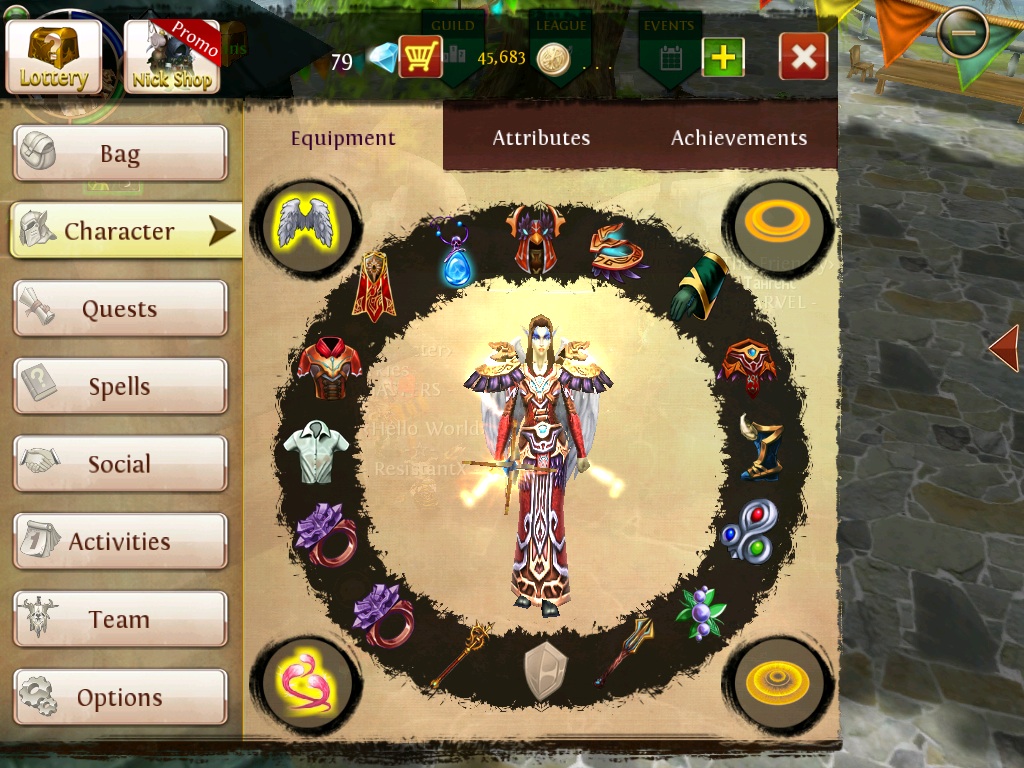Select the golden horned boots slot
Viewport: 1024px width, 768px height.
click(759, 446)
